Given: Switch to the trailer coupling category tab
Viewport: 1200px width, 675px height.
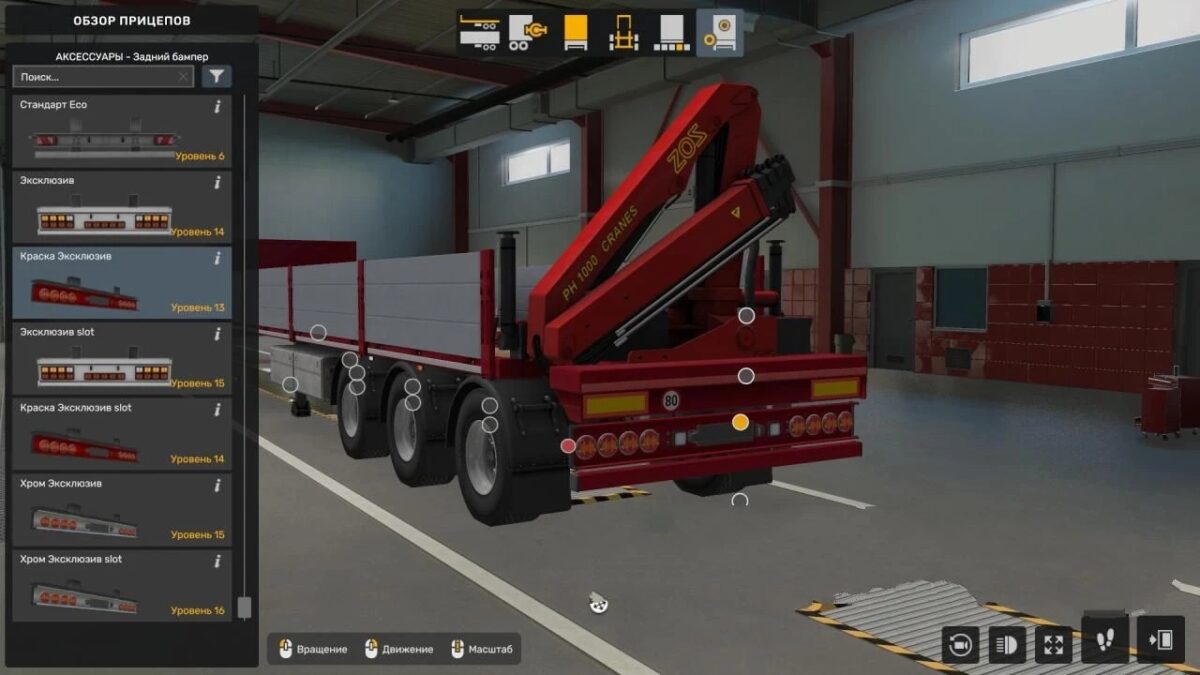Looking at the screenshot, I should [526, 33].
